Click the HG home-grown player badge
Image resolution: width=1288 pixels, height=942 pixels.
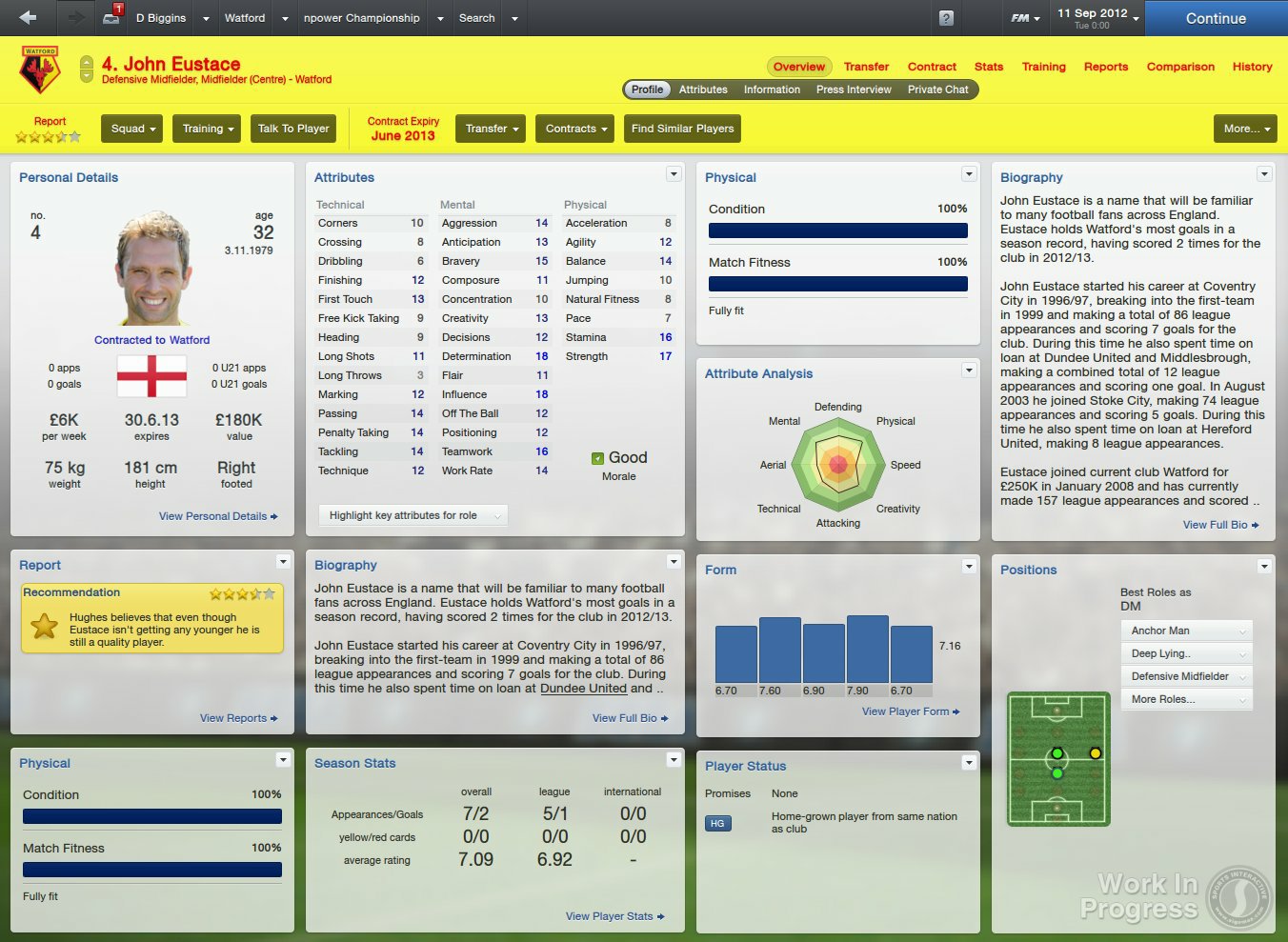pos(717,823)
